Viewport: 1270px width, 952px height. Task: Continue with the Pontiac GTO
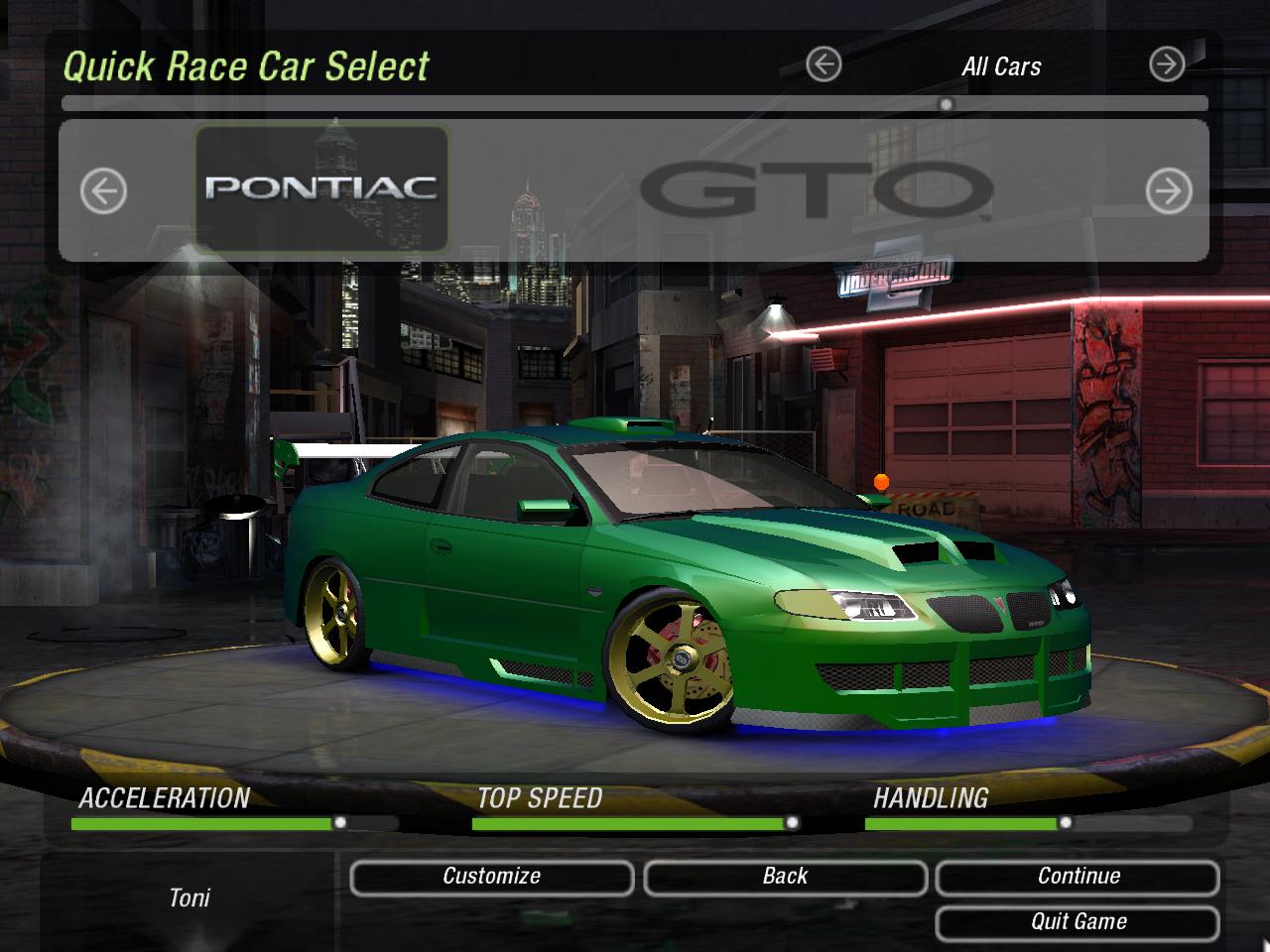tap(1078, 877)
